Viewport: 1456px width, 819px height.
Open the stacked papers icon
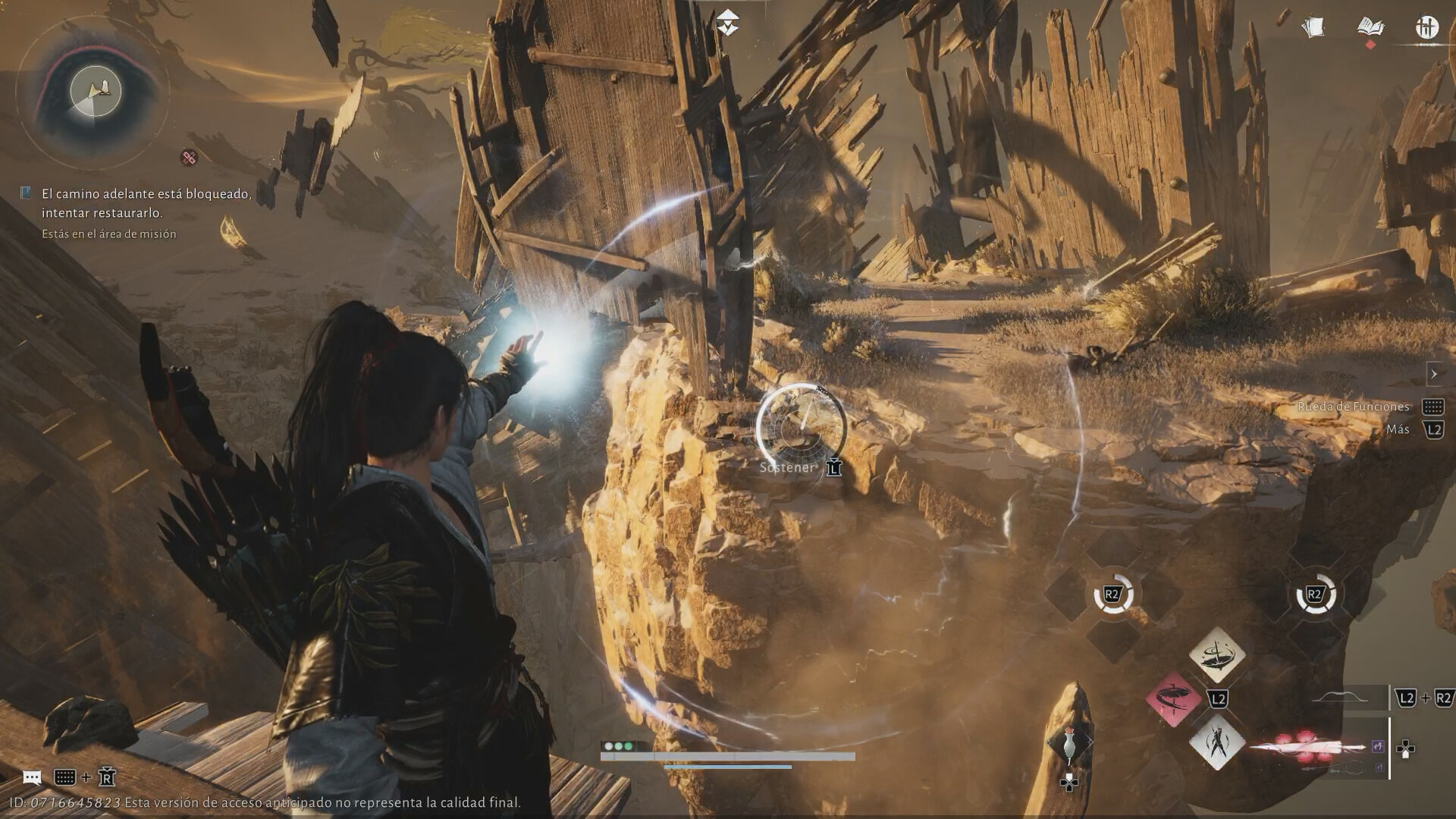(x=1313, y=27)
